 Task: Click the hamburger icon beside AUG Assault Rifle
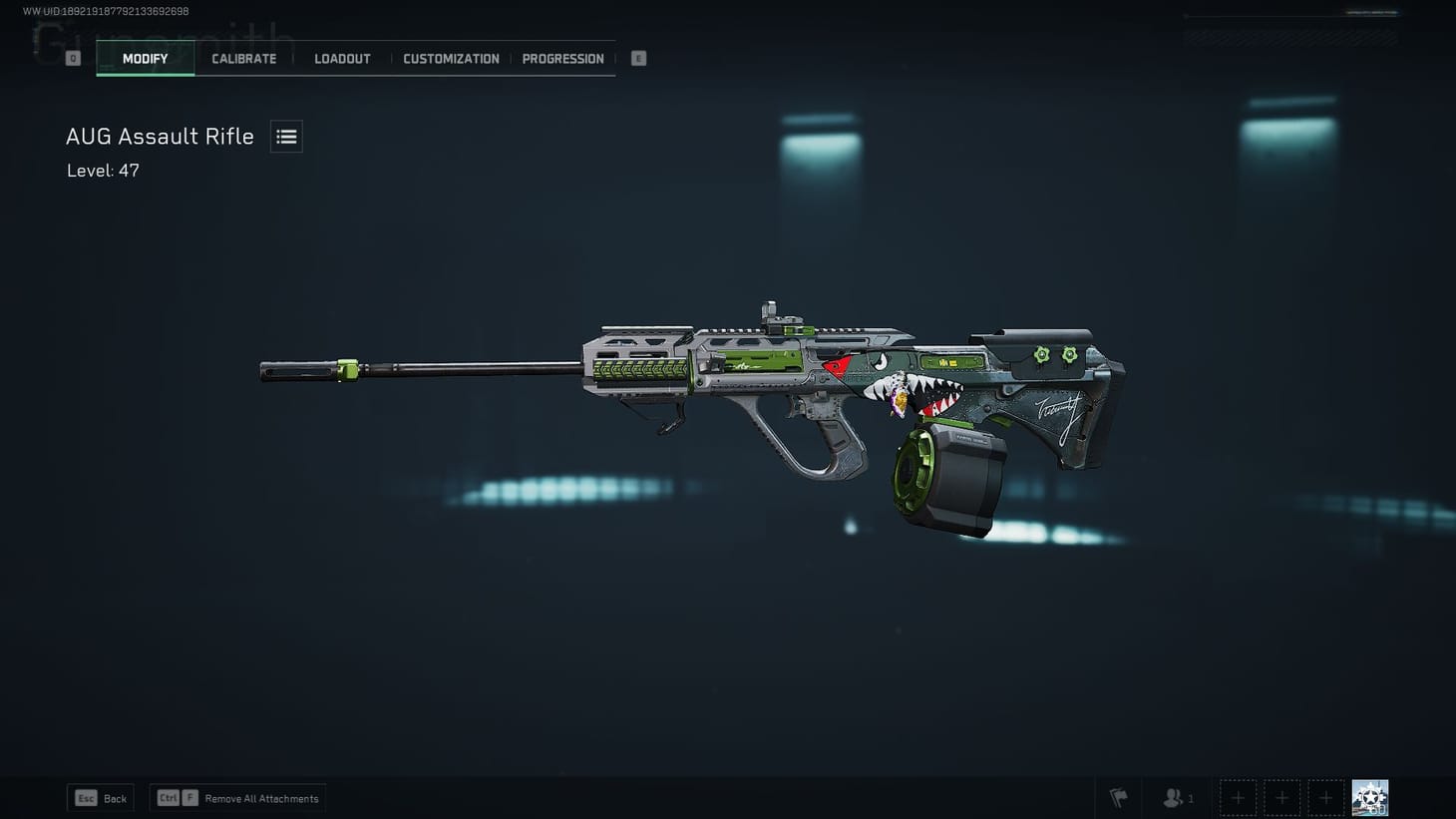286,136
